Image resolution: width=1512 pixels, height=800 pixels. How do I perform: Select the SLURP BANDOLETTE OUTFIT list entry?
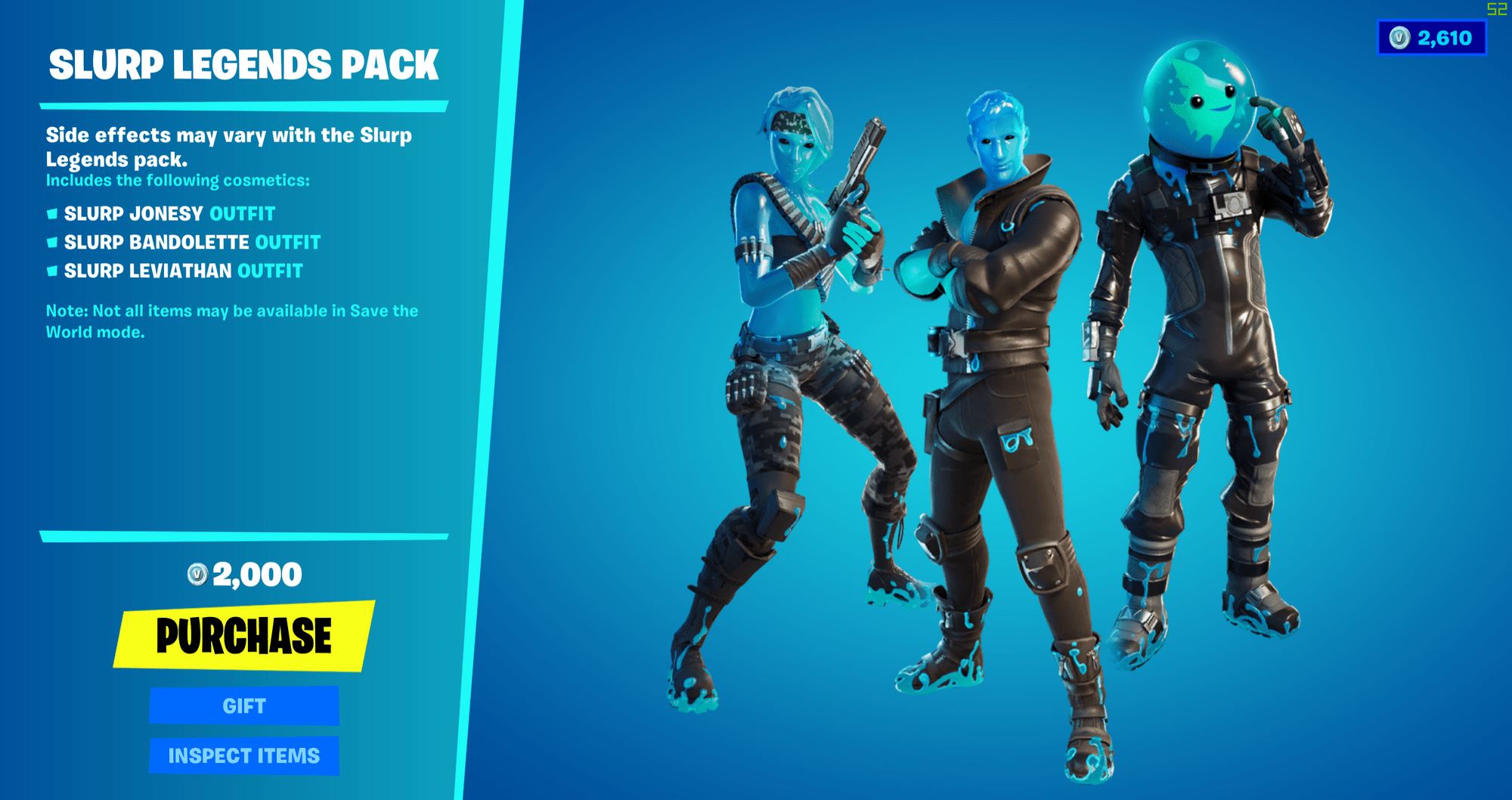pos(191,243)
